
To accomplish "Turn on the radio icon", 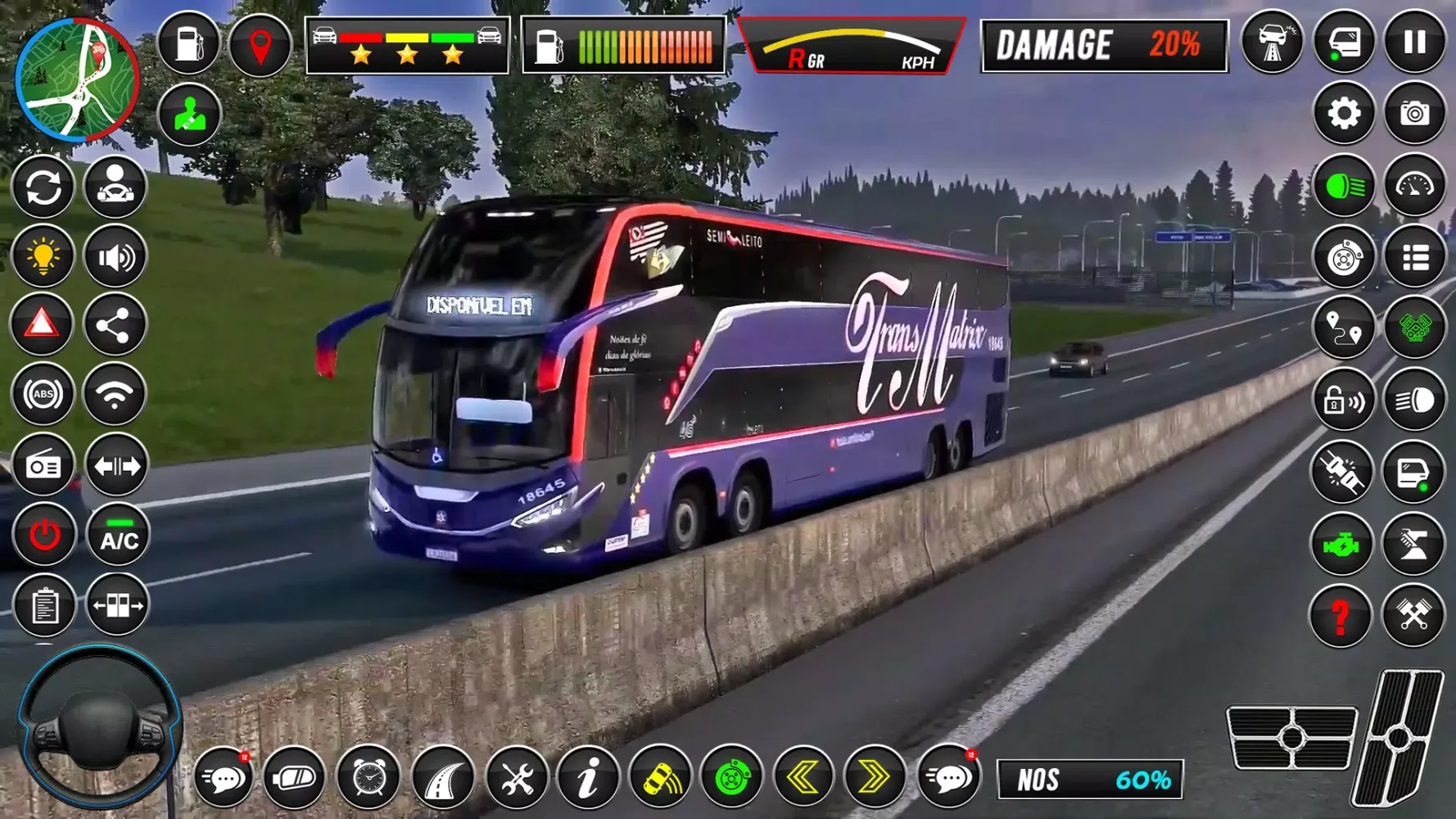I will (43, 466).
